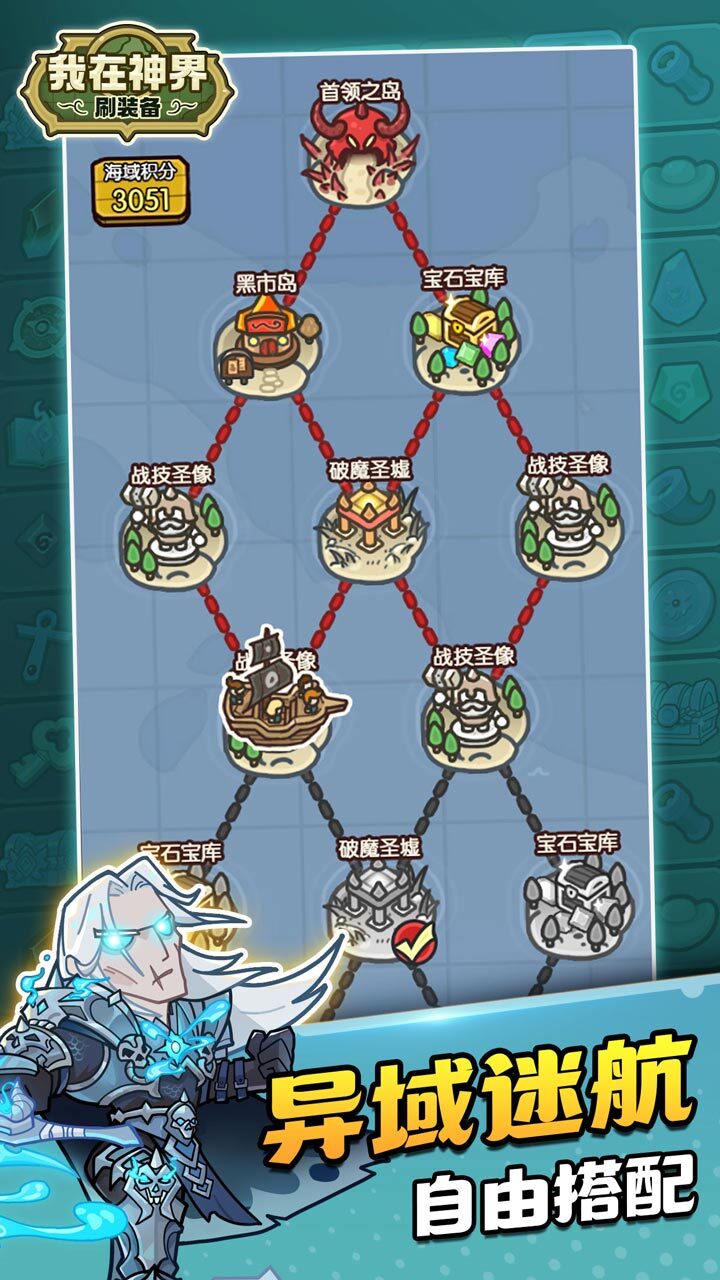
Task: Select the 首领之岛 boss island node
Action: coord(361,154)
